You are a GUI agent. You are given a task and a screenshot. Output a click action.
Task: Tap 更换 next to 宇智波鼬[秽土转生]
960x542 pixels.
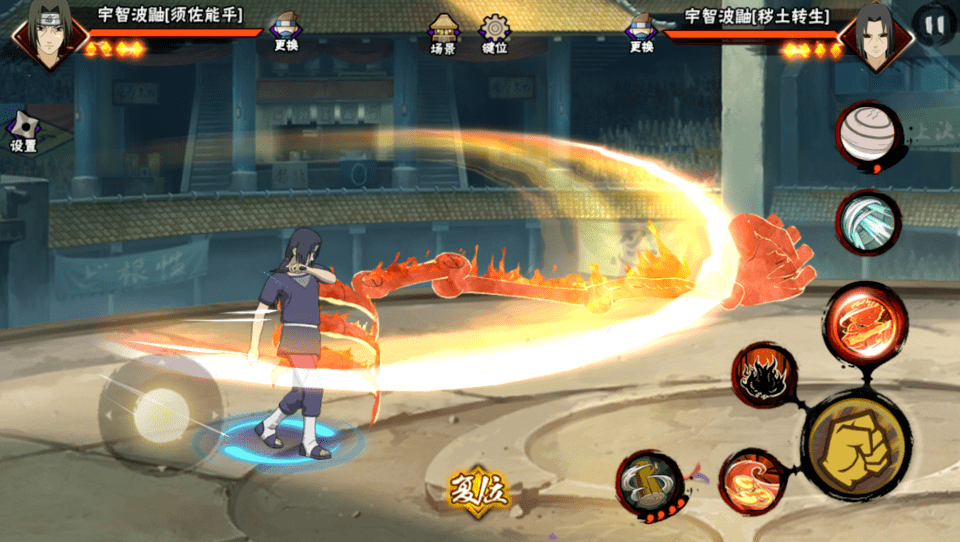(640, 33)
